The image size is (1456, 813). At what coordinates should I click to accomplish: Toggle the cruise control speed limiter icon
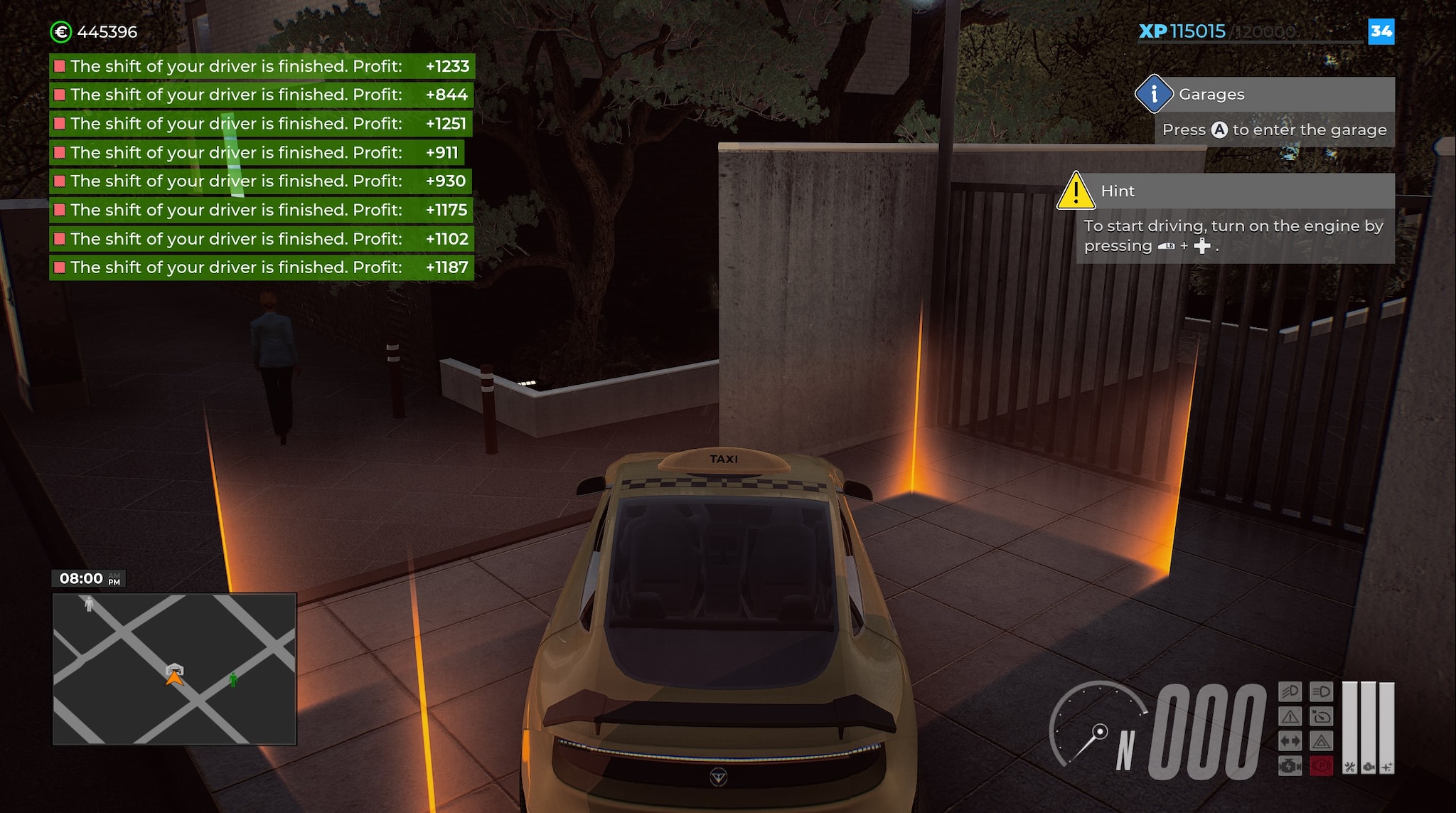coord(1321,716)
